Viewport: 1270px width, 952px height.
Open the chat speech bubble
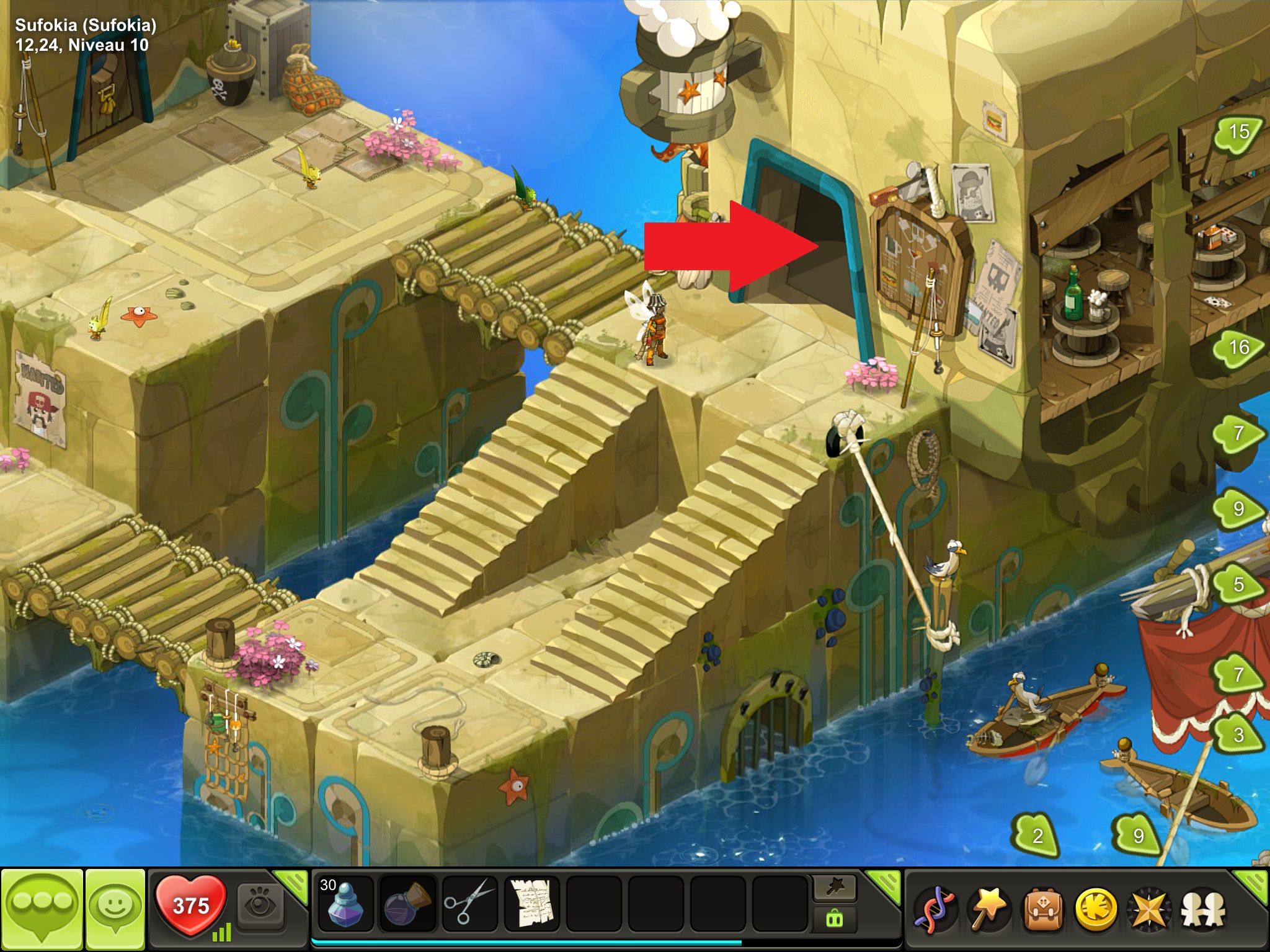[x=42, y=907]
